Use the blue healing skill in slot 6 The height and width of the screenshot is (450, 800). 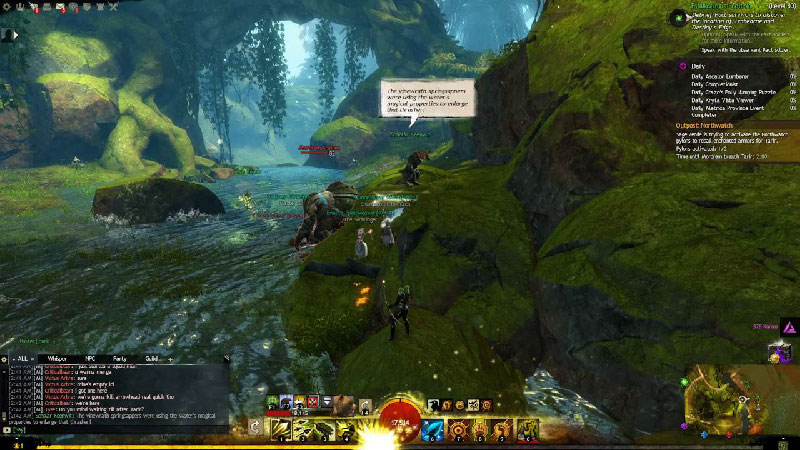(x=435, y=429)
